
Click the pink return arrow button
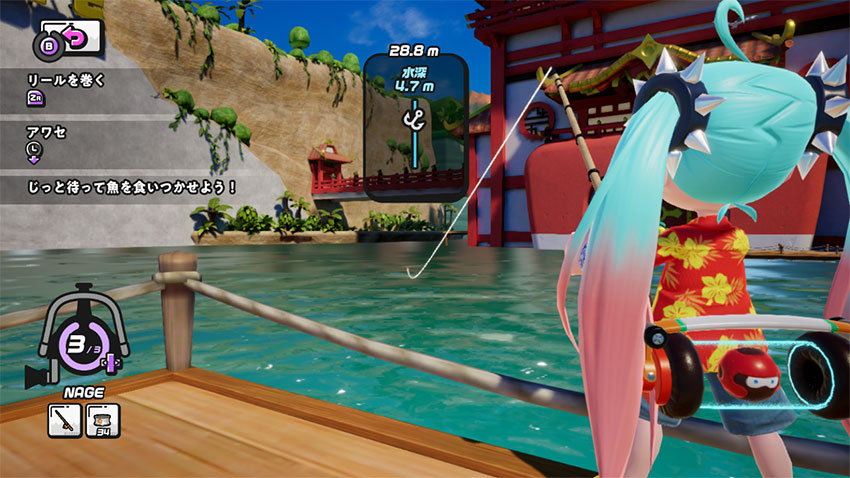(78, 39)
